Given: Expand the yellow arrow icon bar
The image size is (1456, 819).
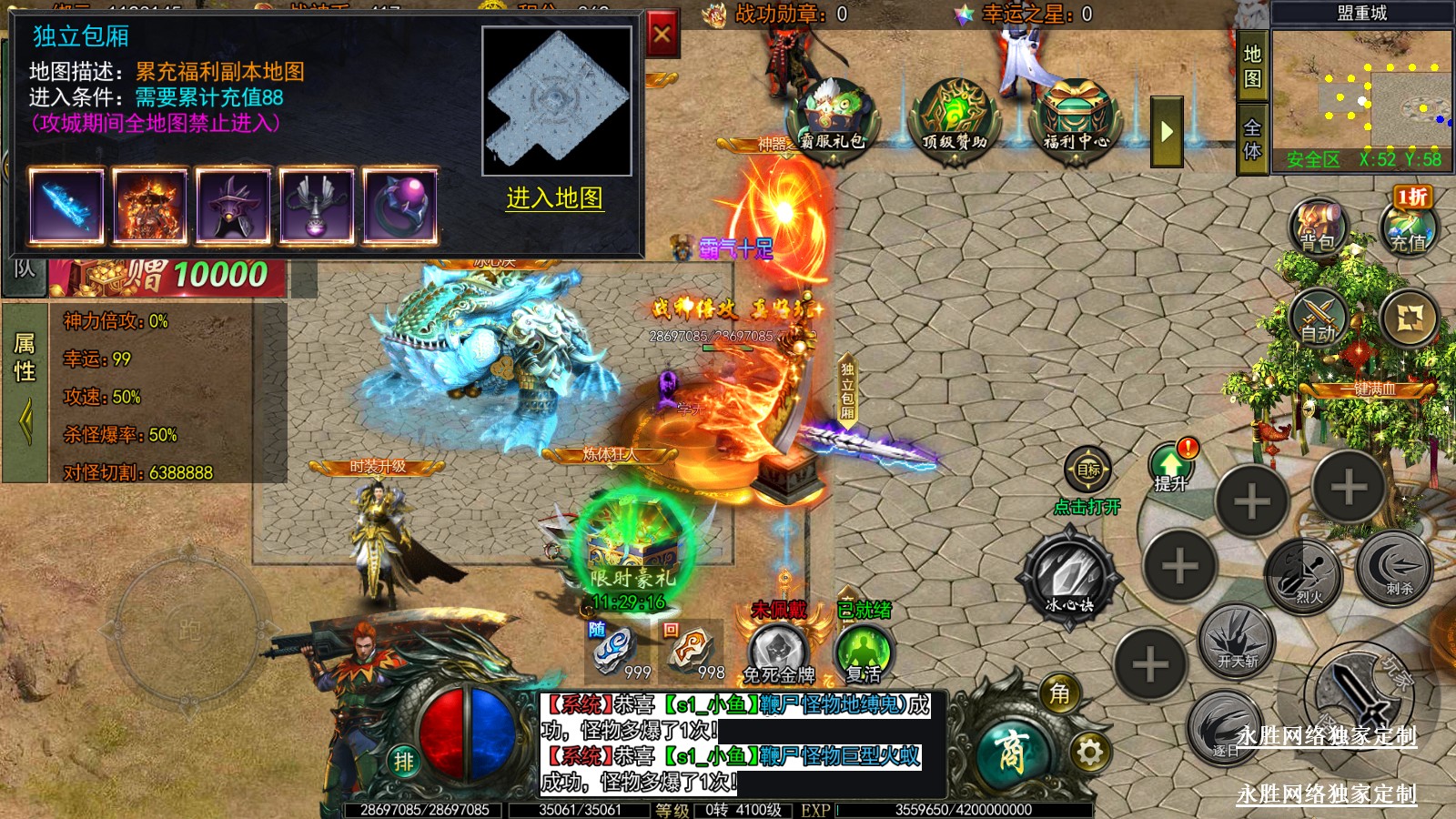Looking at the screenshot, I should point(1167,132).
